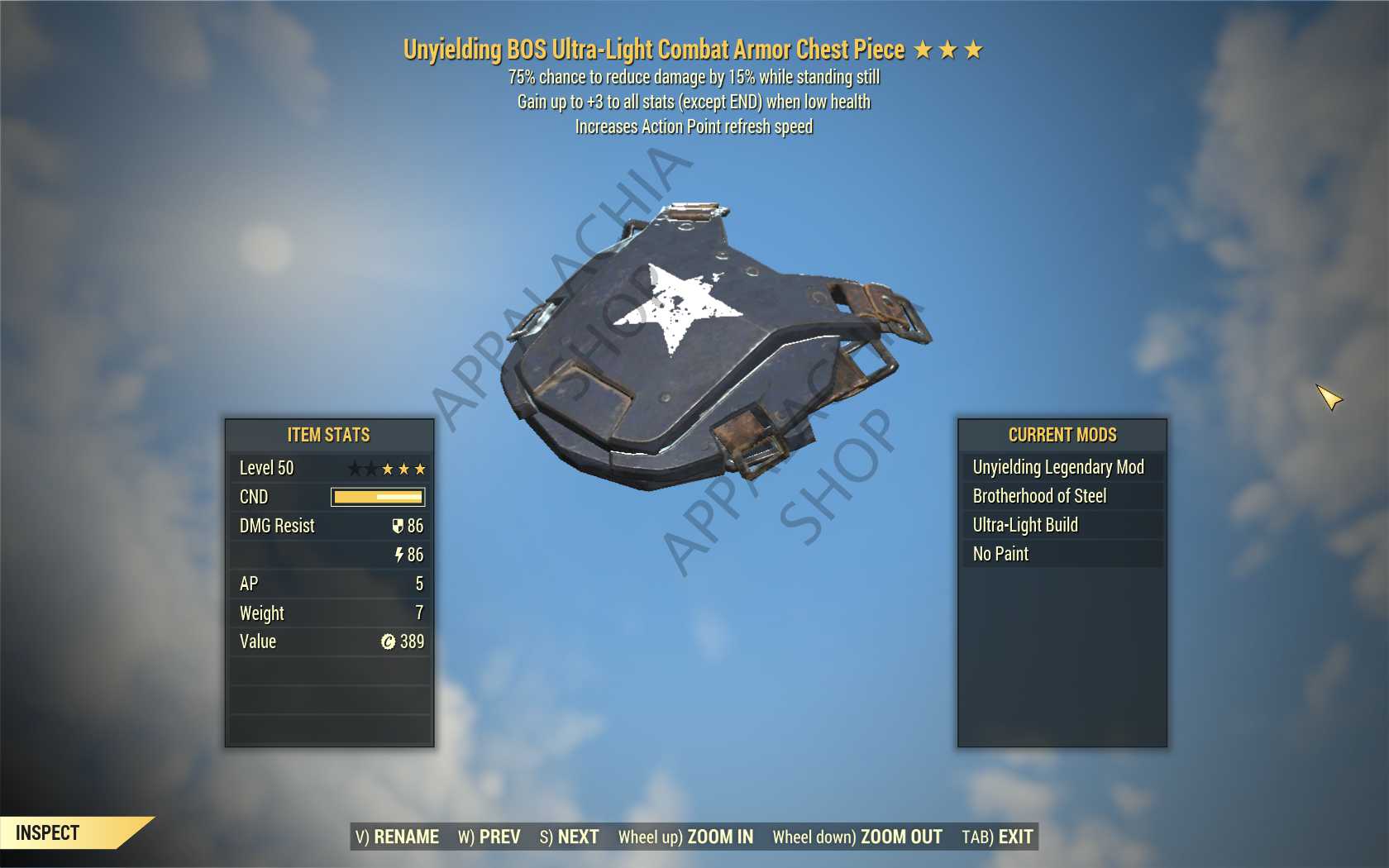Select the ZOOM OUT option
Image resolution: width=1389 pixels, height=868 pixels.
[x=857, y=837]
